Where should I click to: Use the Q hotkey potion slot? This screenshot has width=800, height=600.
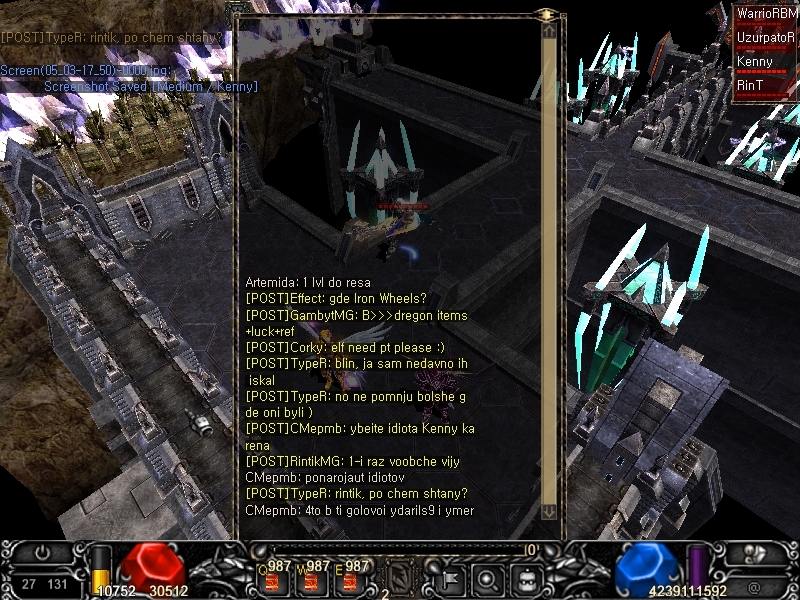(271, 580)
